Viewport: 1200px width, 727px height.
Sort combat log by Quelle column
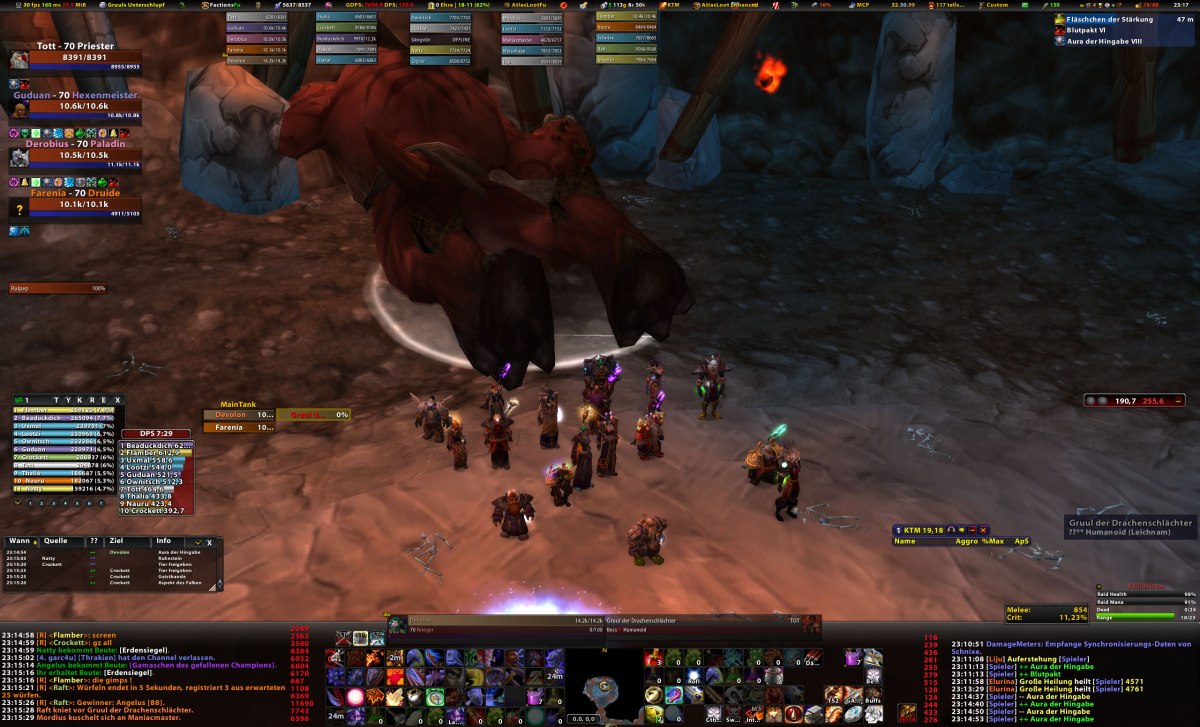pos(56,541)
